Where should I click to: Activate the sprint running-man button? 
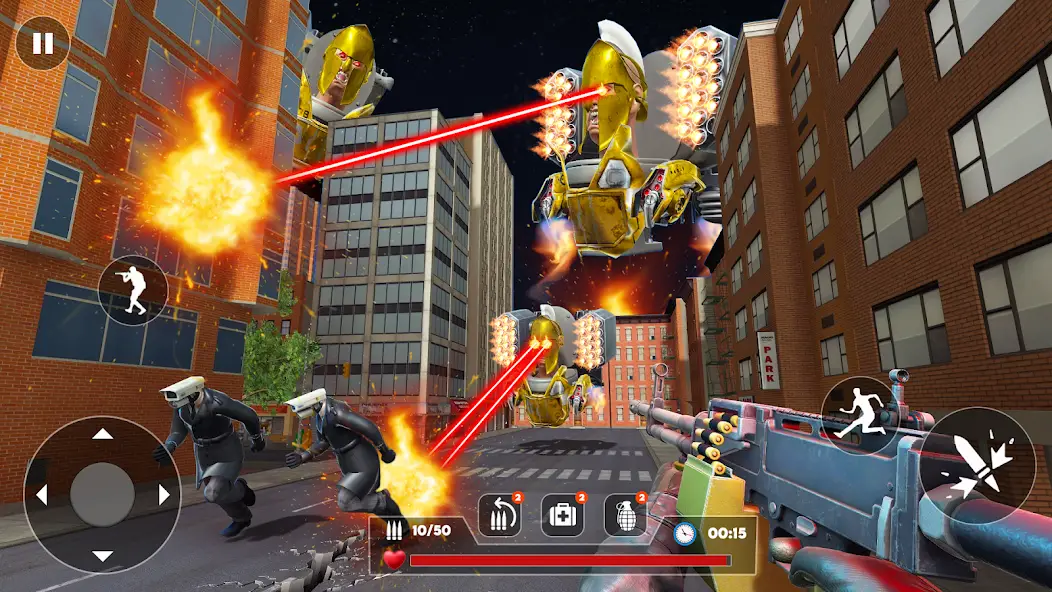pyautogui.click(x=859, y=411)
